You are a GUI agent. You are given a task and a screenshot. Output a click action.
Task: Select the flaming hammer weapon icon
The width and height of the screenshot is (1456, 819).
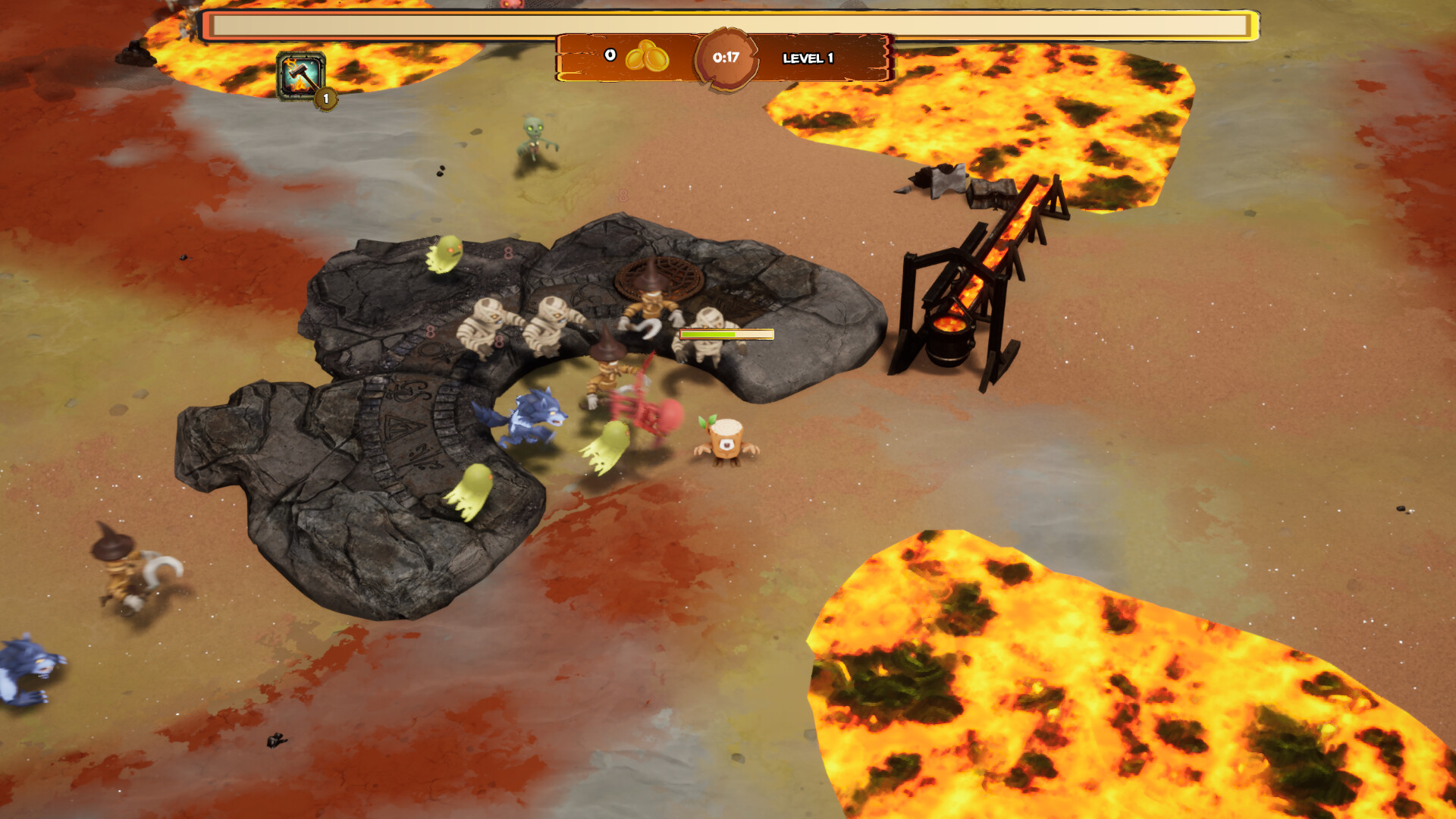tap(301, 76)
